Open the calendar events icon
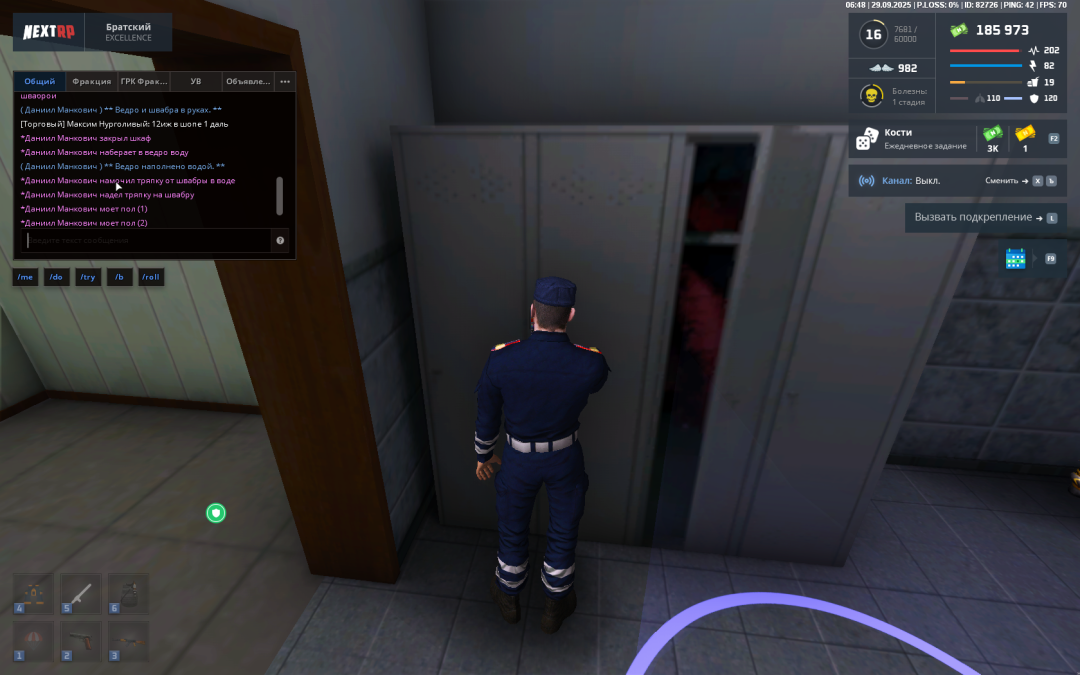Image resolution: width=1080 pixels, height=675 pixels. tap(1015, 259)
